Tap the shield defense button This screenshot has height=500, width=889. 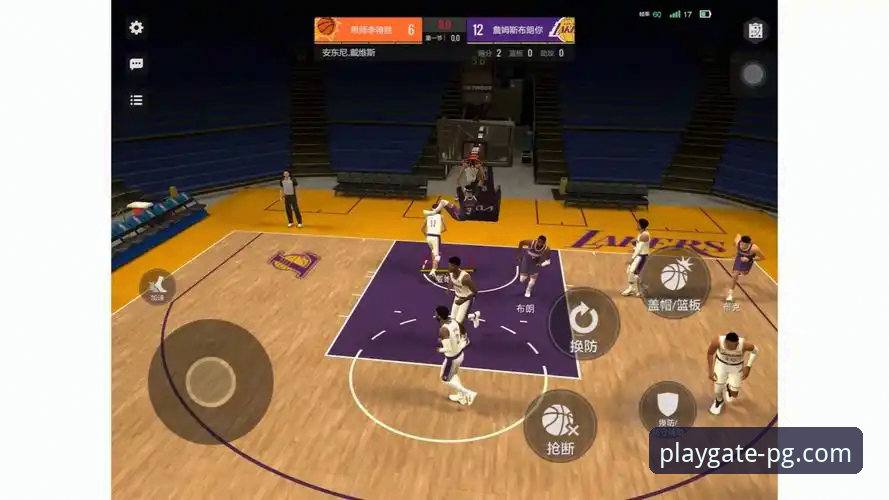coord(667,406)
